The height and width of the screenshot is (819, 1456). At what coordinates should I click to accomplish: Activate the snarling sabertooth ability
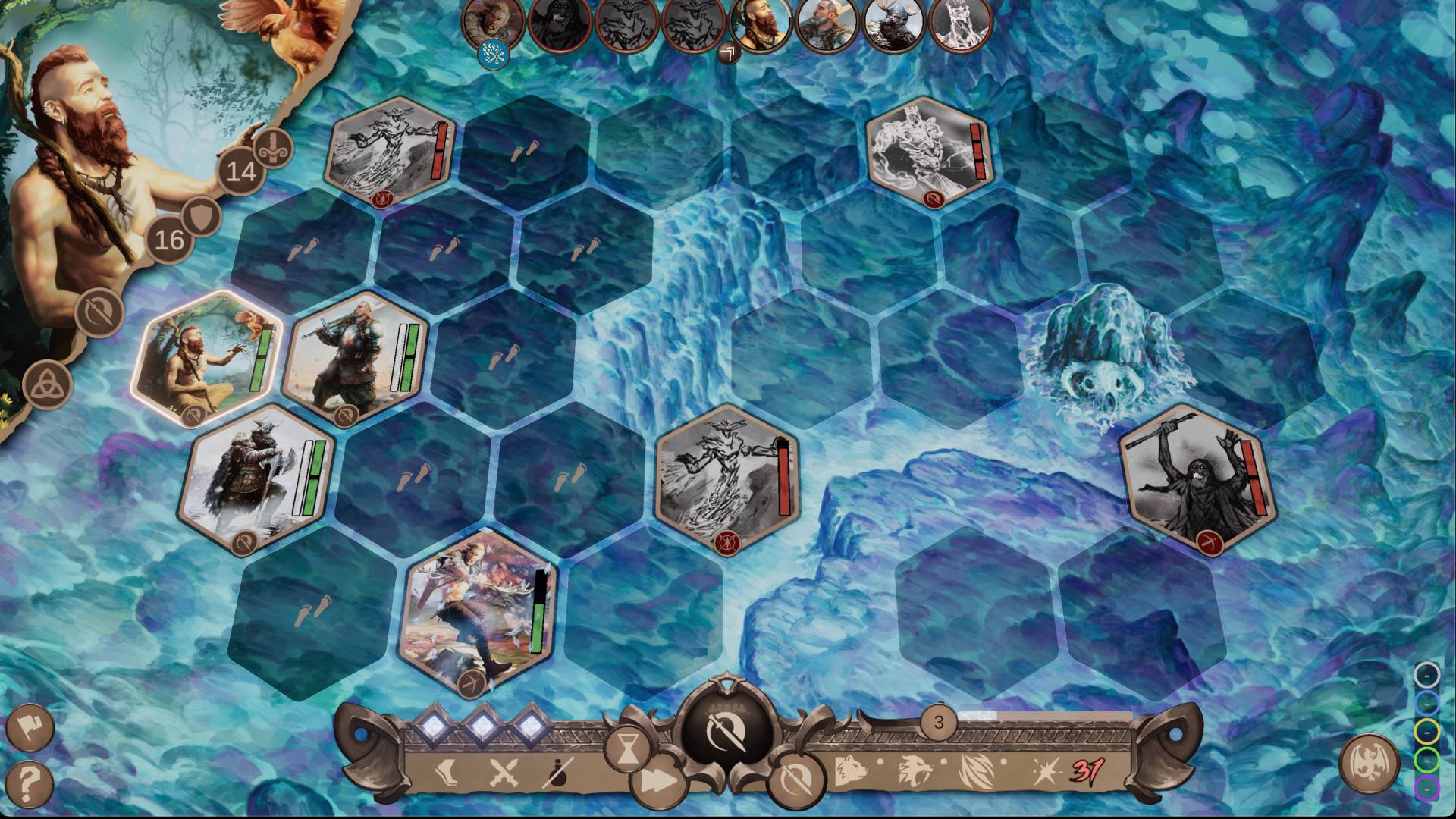pyautogui.click(x=915, y=771)
